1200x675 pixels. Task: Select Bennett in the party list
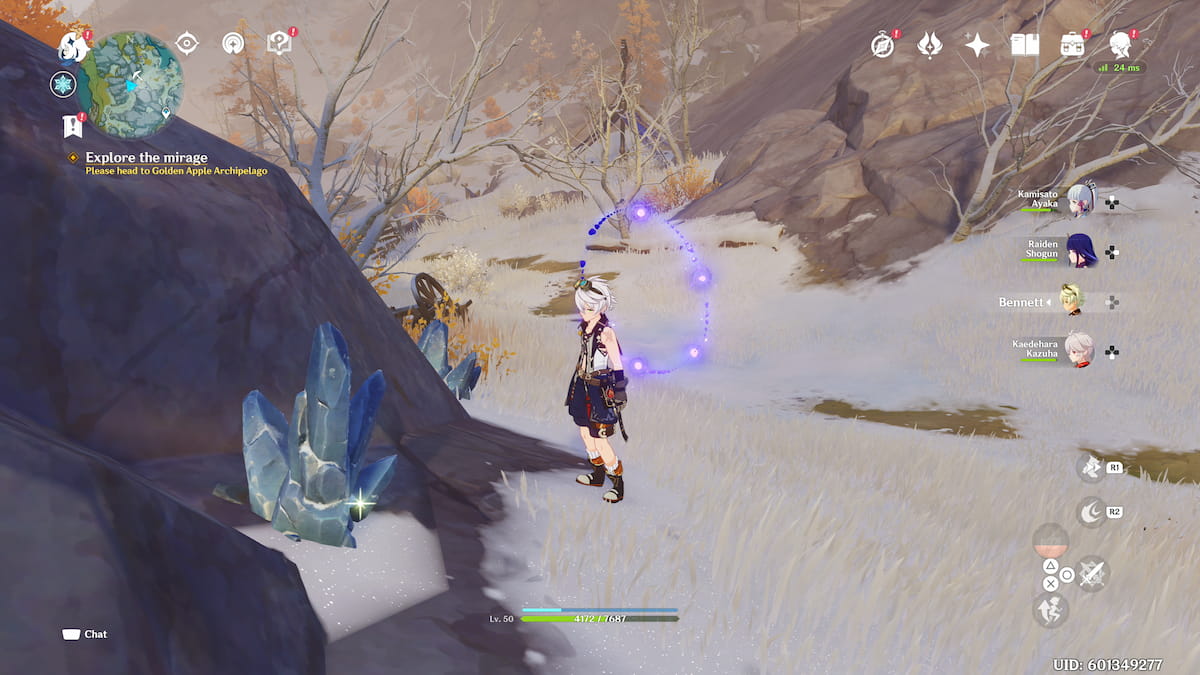coord(1071,302)
